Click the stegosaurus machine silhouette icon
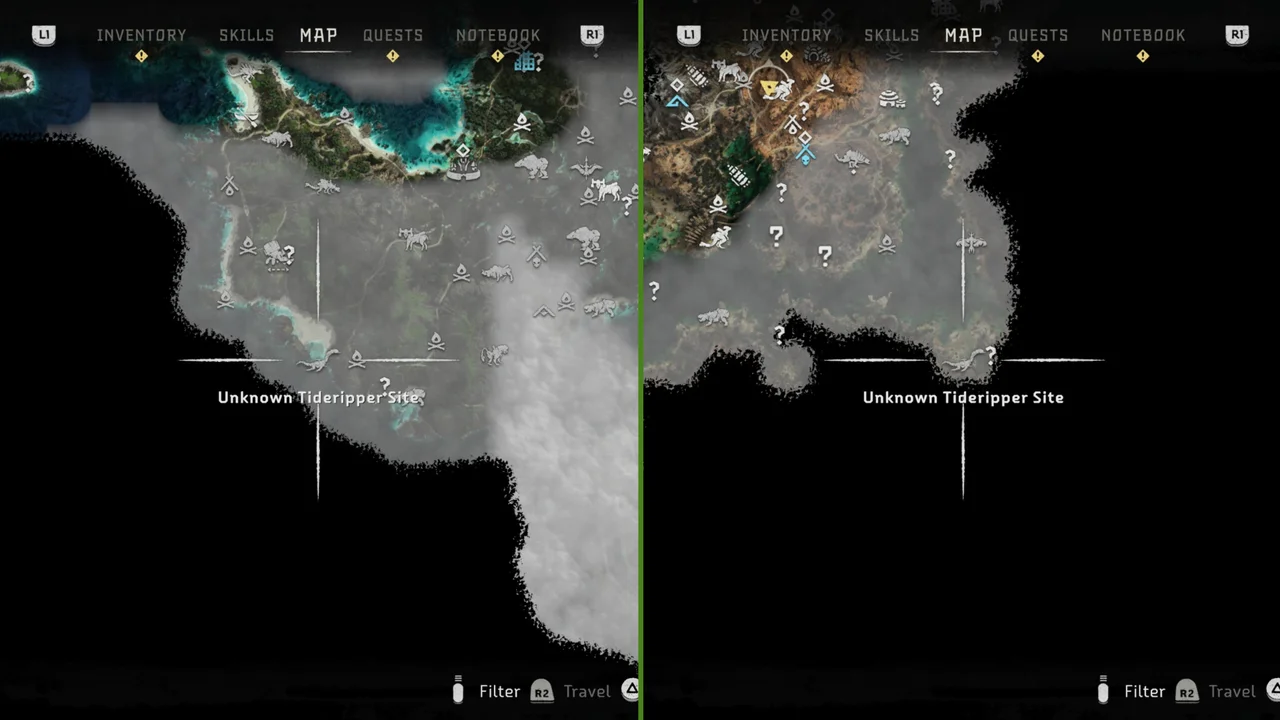Viewport: 1280px width, 720px height. point(852,158)
